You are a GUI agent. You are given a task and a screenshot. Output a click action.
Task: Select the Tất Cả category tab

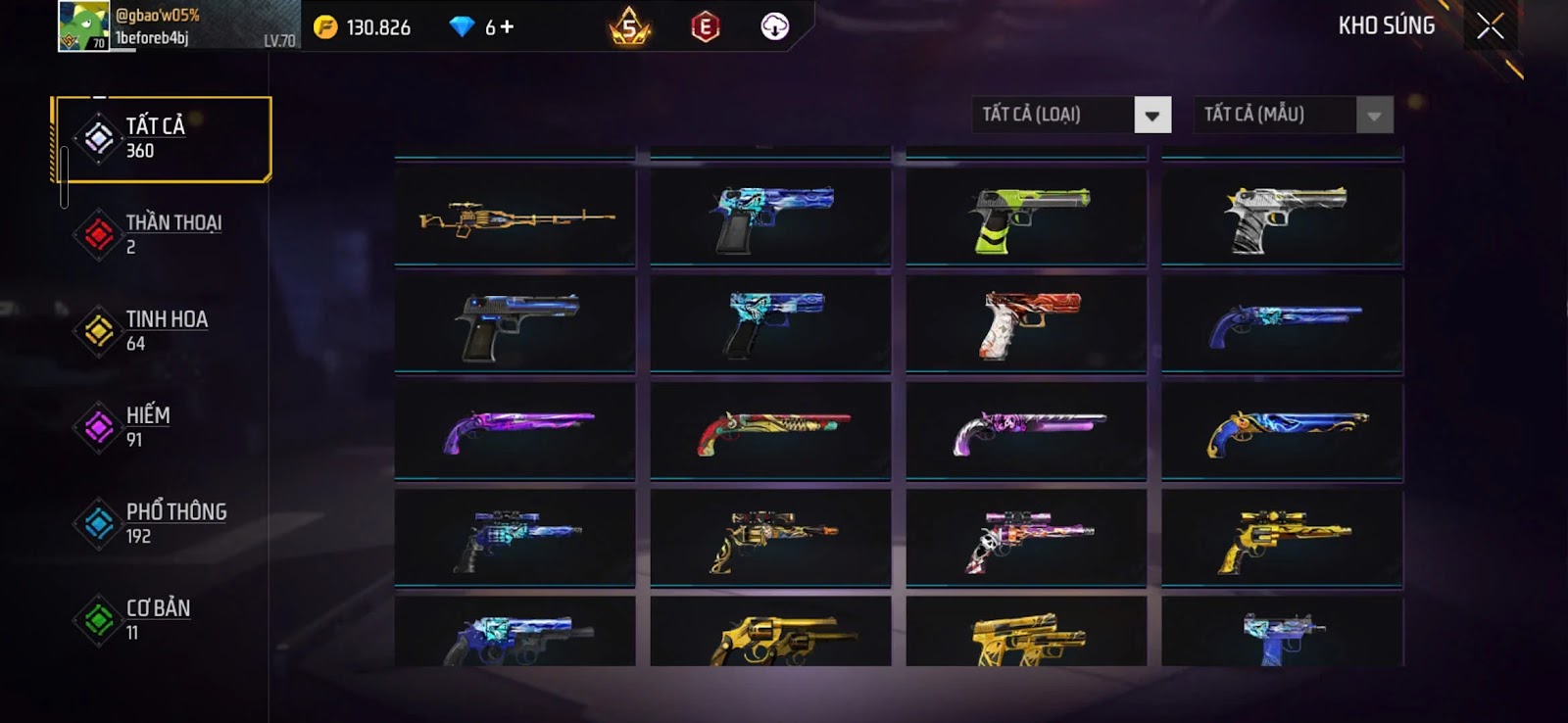pos(163,138)
